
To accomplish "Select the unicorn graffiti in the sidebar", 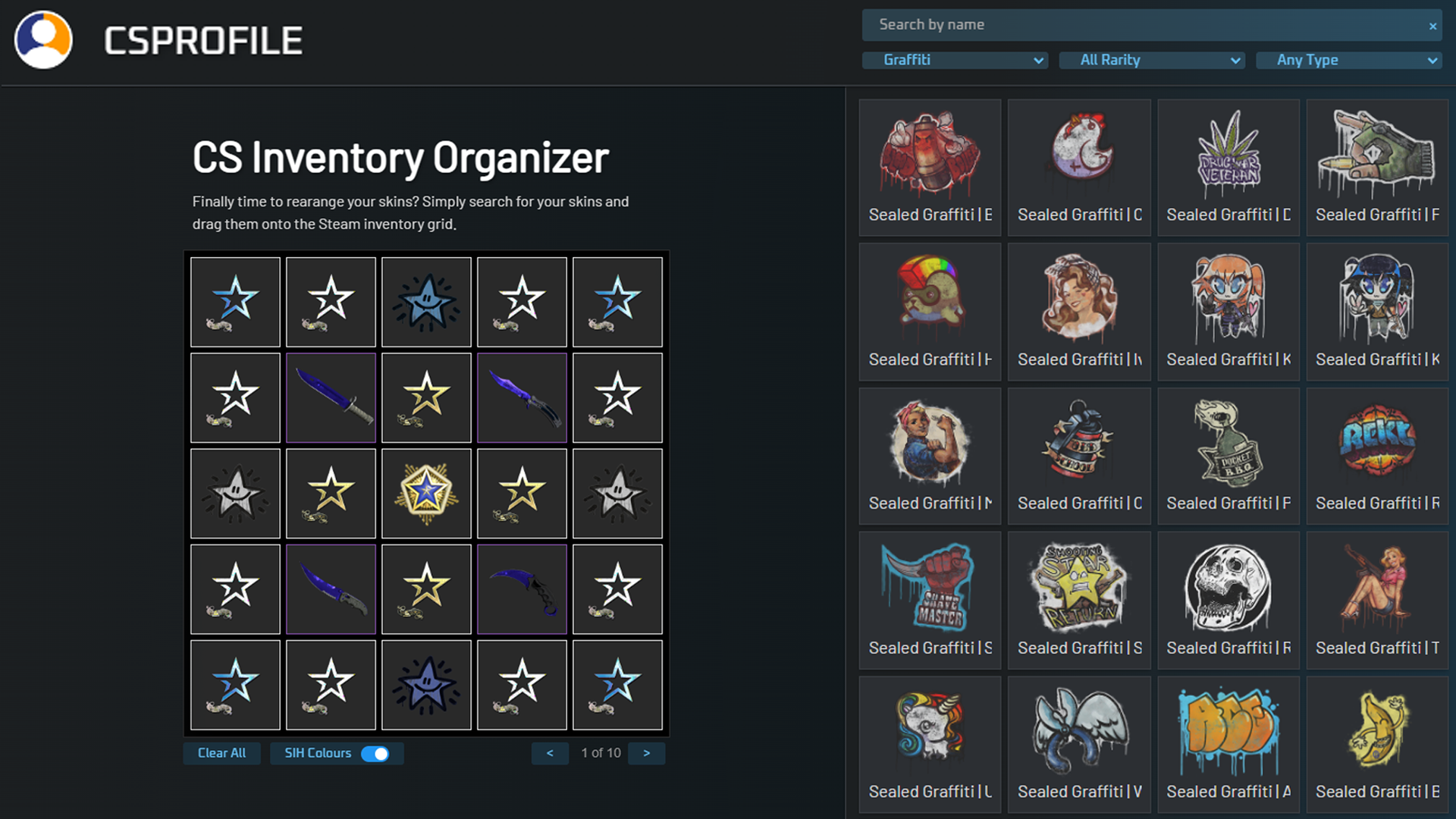I will pos(928,728).
